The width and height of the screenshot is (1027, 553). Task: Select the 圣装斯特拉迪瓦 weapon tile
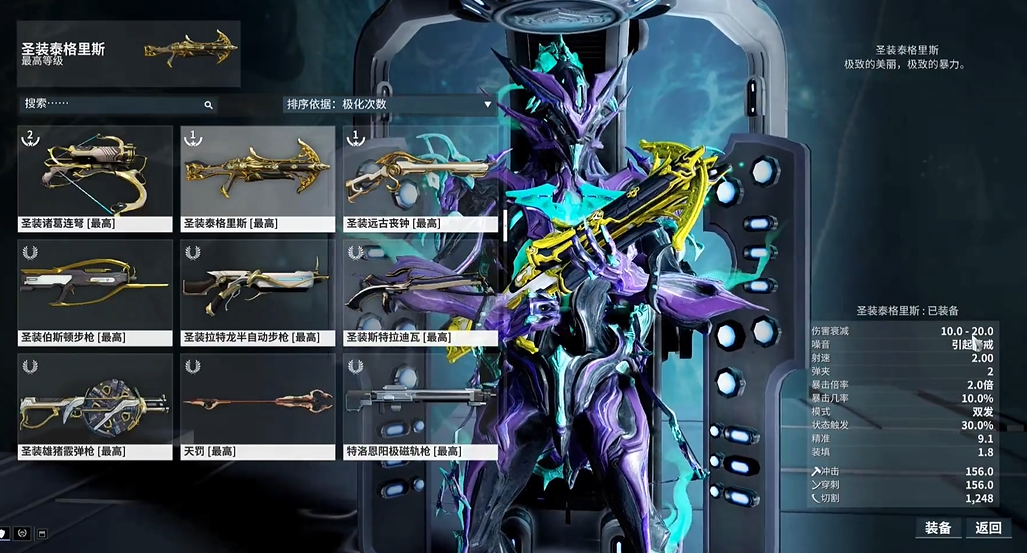(x=420, y=292)
